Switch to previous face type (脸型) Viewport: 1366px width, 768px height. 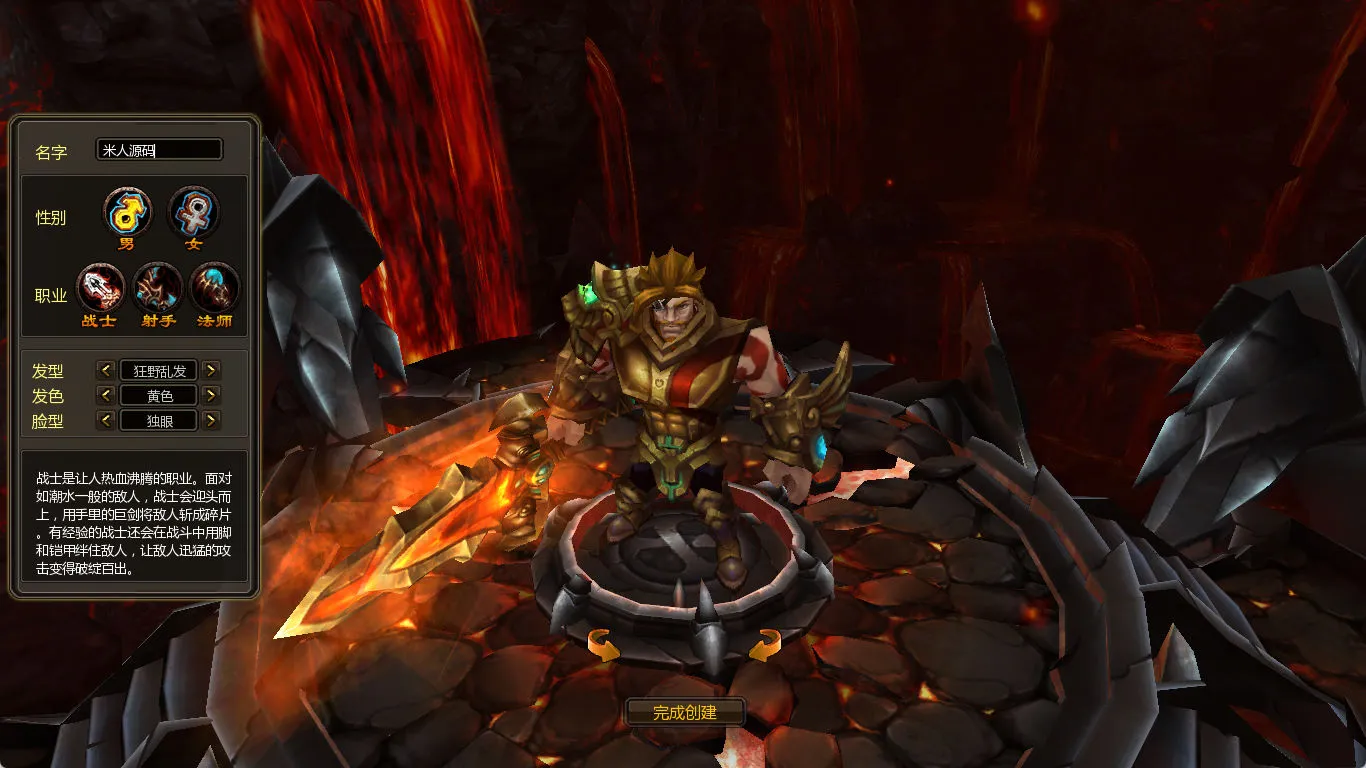tap(106, 420)
